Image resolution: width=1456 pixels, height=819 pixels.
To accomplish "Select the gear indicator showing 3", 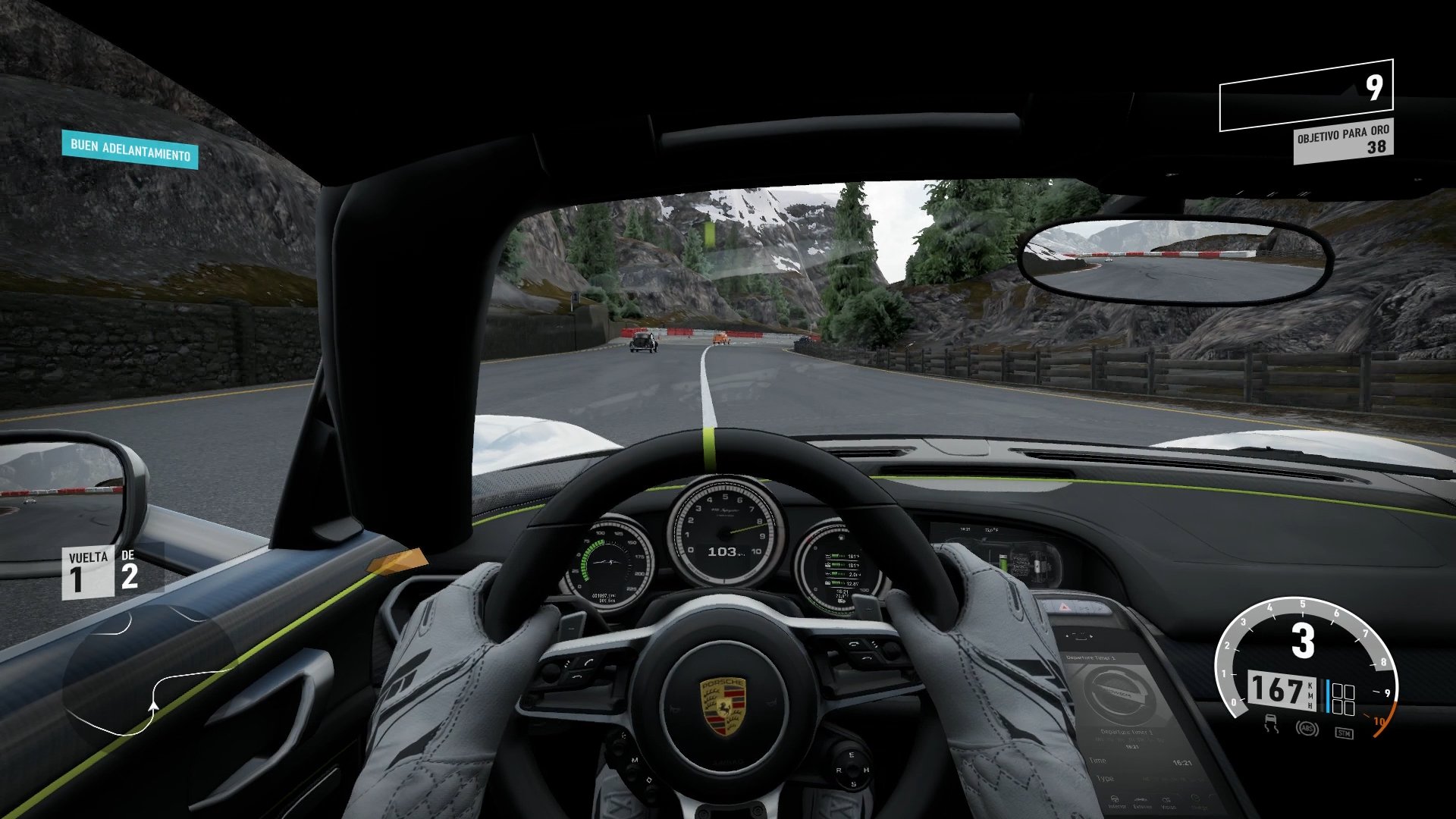I will pyautogui.click(x=1302, y=640).
